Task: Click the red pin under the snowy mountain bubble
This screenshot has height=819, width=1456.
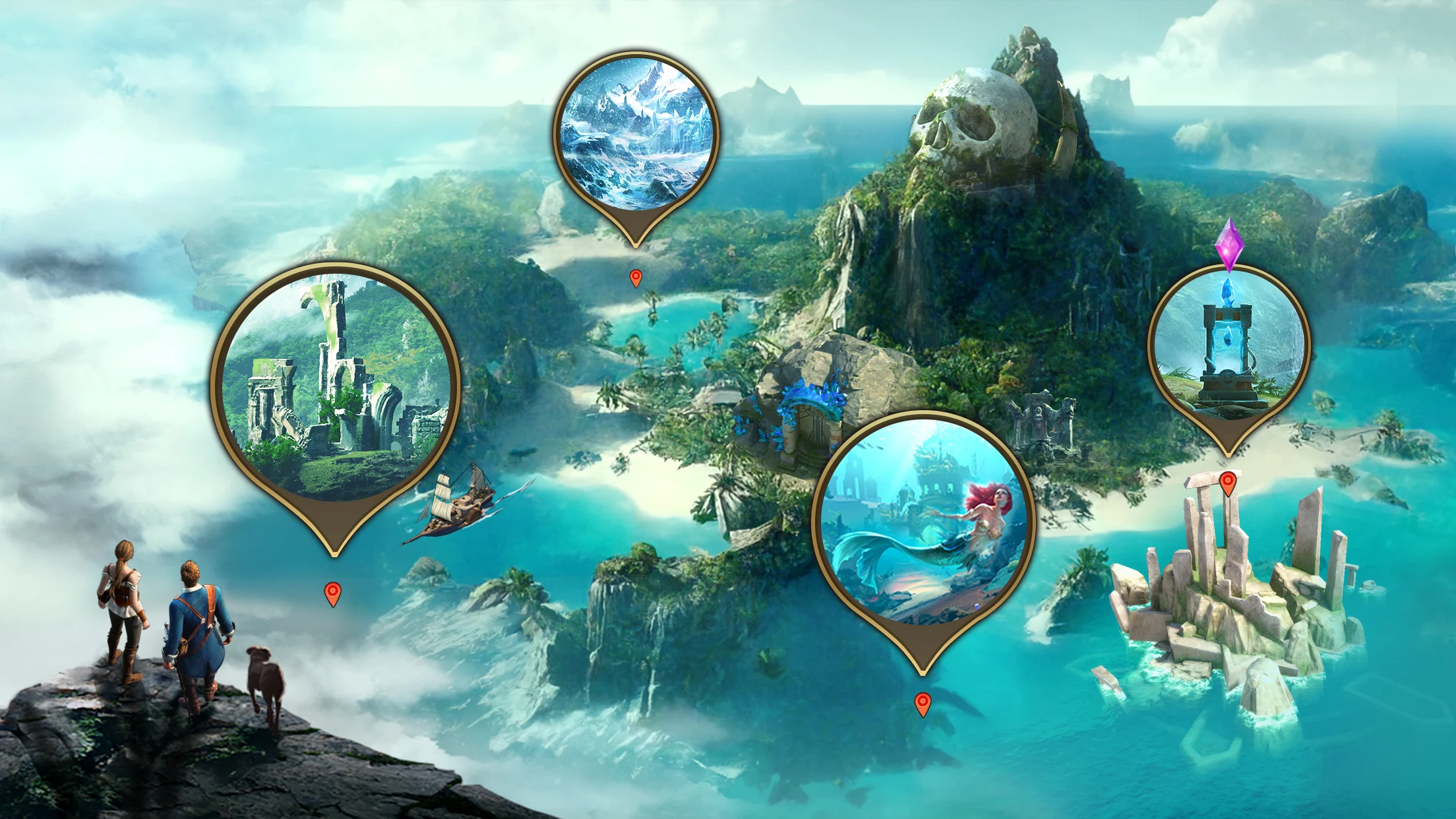Action: coord(636,278)
